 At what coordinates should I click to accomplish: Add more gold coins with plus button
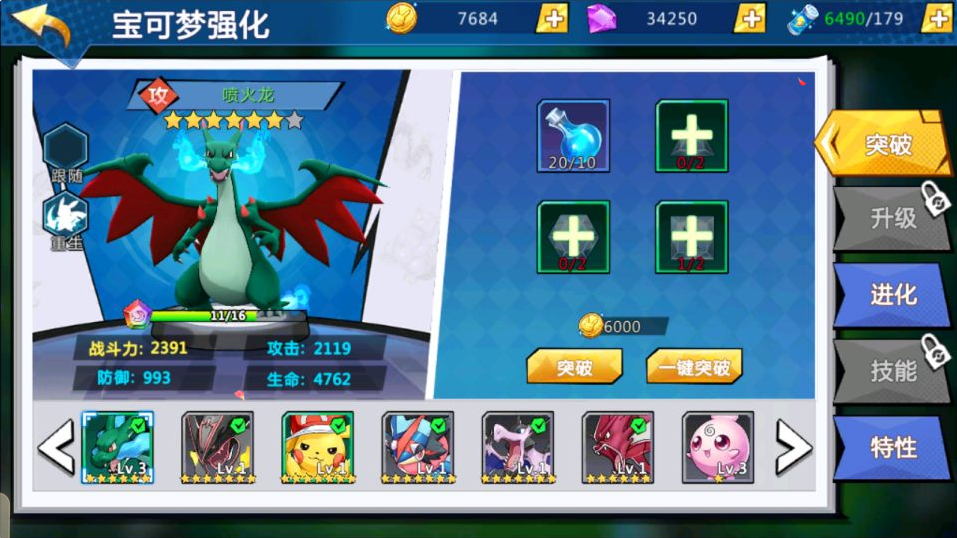coord(552,18)
